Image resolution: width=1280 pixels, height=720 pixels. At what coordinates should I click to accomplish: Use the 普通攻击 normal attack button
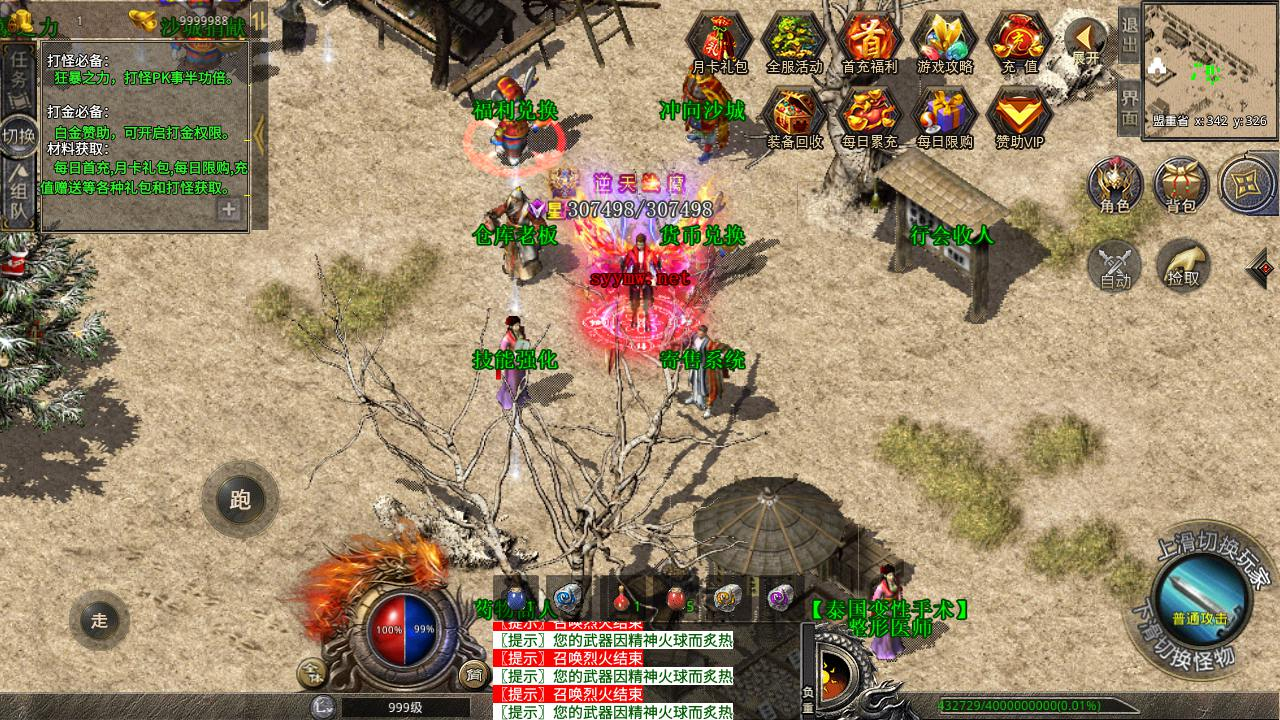pos(1199,598)
